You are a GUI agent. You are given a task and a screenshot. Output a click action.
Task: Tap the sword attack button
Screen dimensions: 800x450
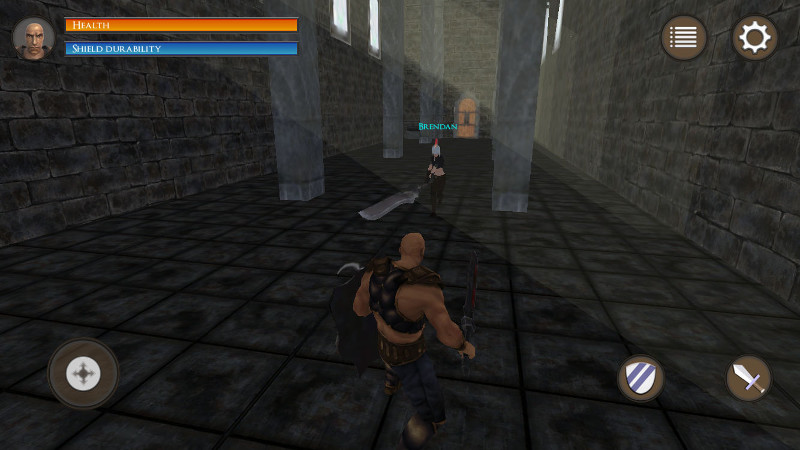748,378
